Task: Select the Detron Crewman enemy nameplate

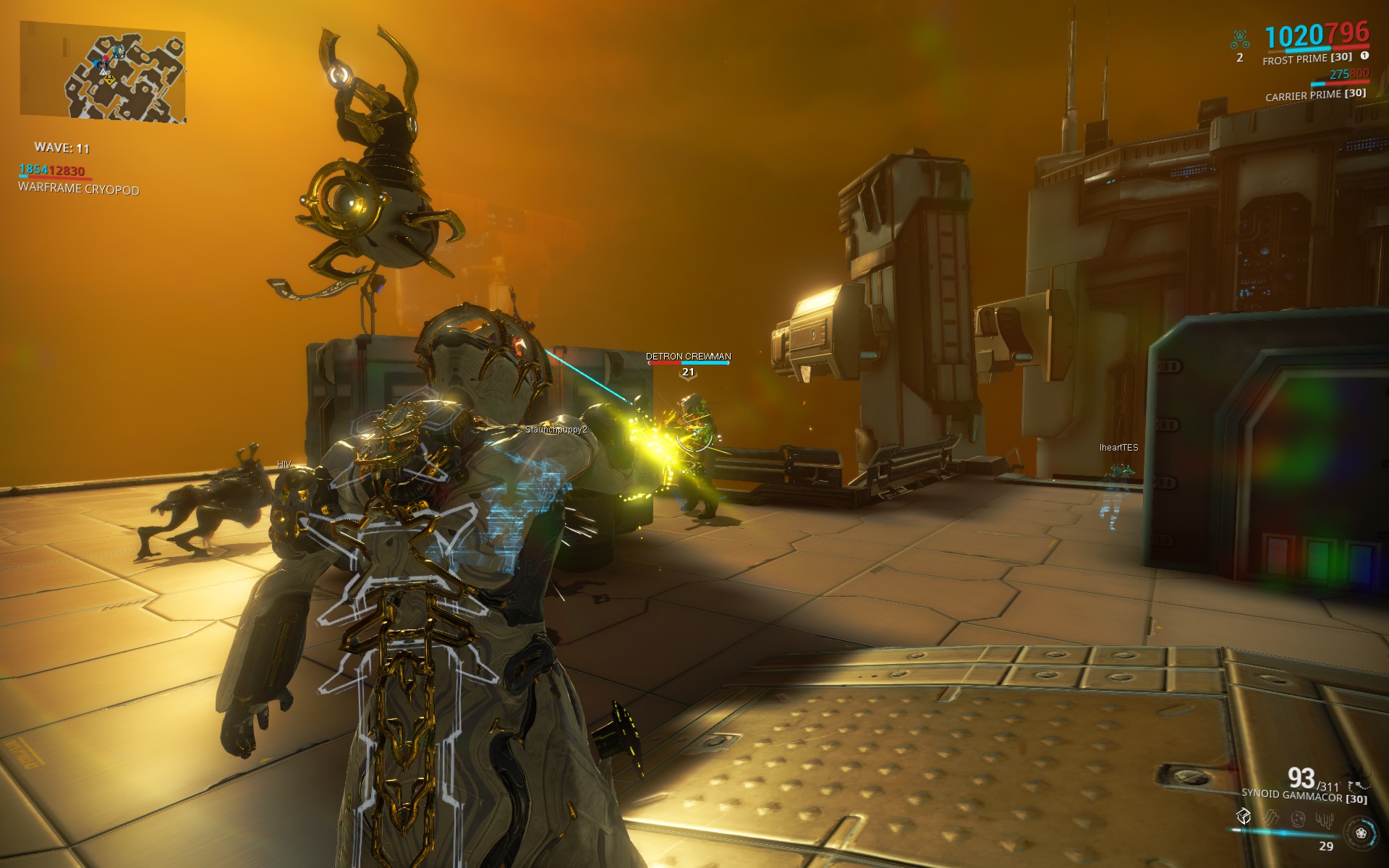Action: [688, 357]
